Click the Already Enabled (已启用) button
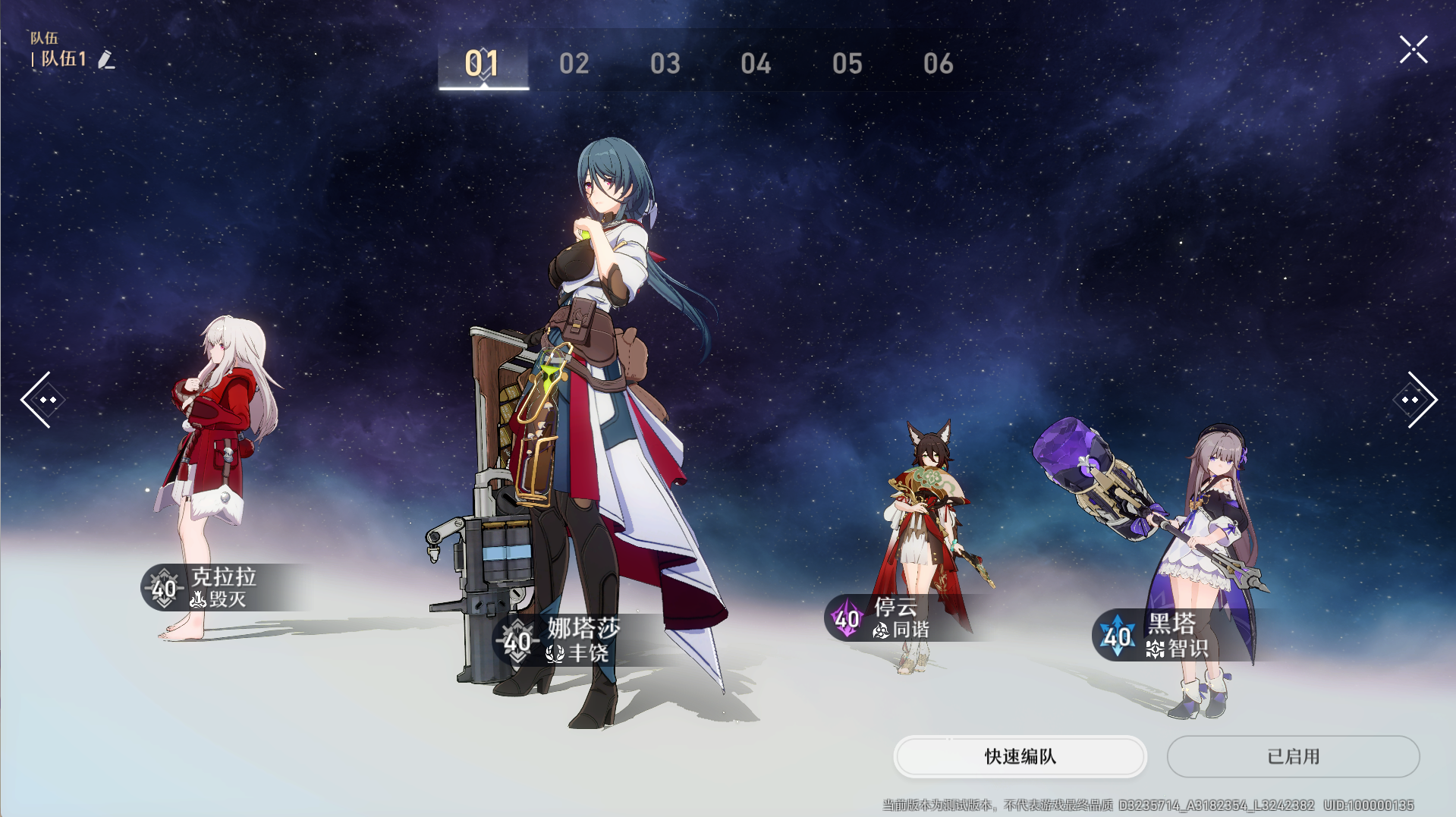This screenshot has height=817, width=1456. (x=1293, y=756)
